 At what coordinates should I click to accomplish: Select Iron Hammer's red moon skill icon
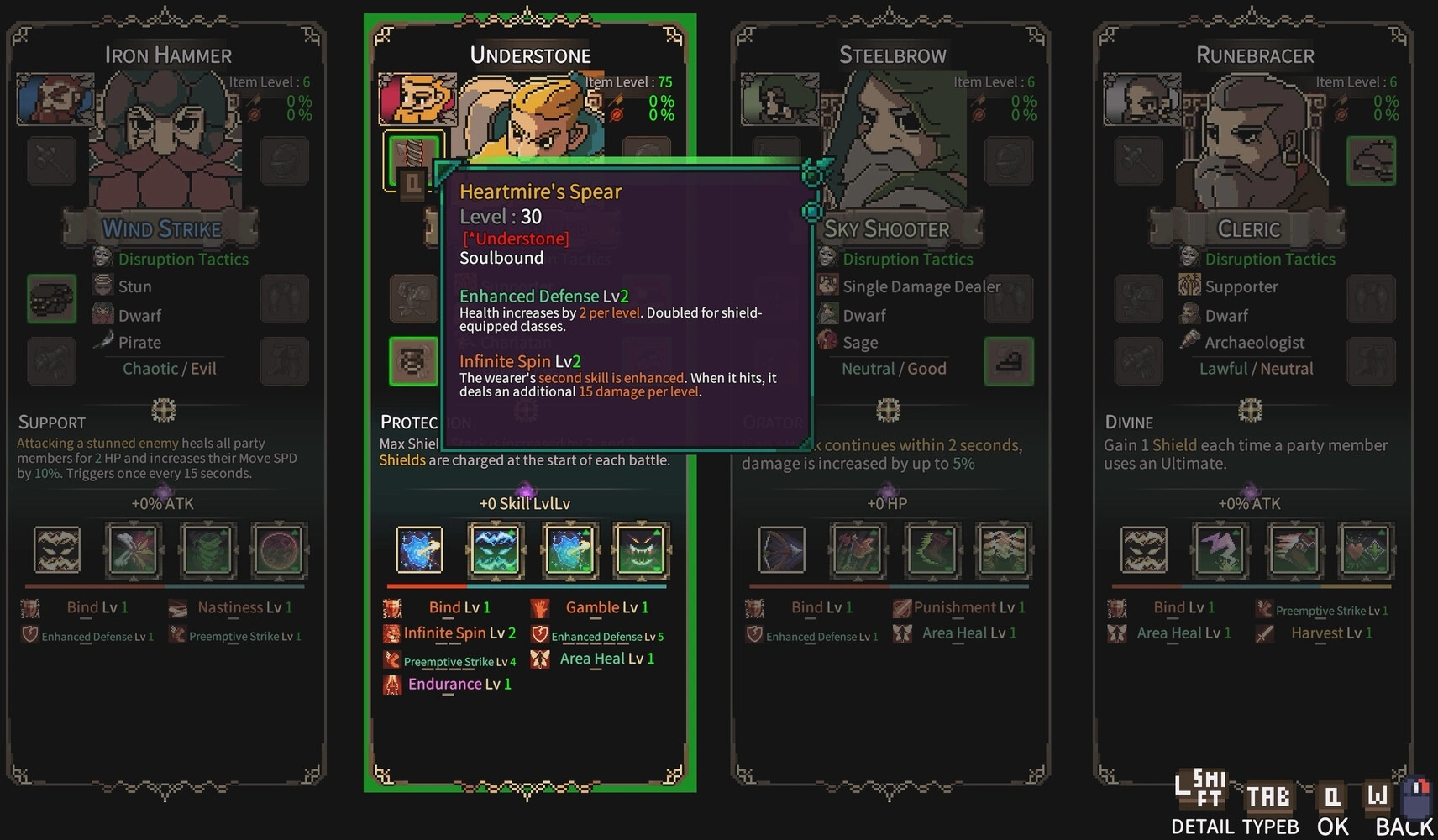coord(280,550)
